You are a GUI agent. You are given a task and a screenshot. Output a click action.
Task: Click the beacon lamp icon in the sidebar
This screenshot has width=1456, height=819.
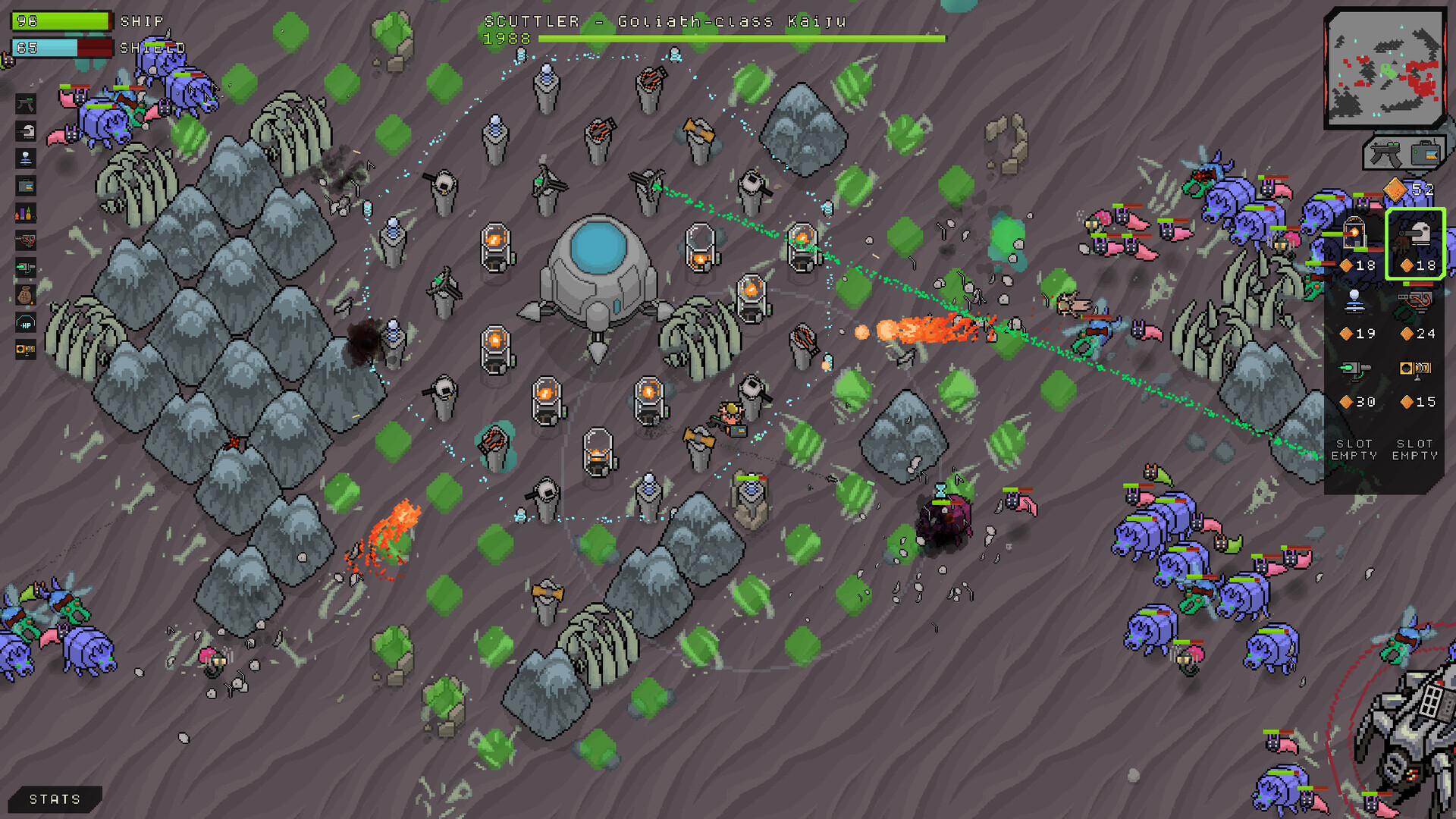[x=25, y=157]
